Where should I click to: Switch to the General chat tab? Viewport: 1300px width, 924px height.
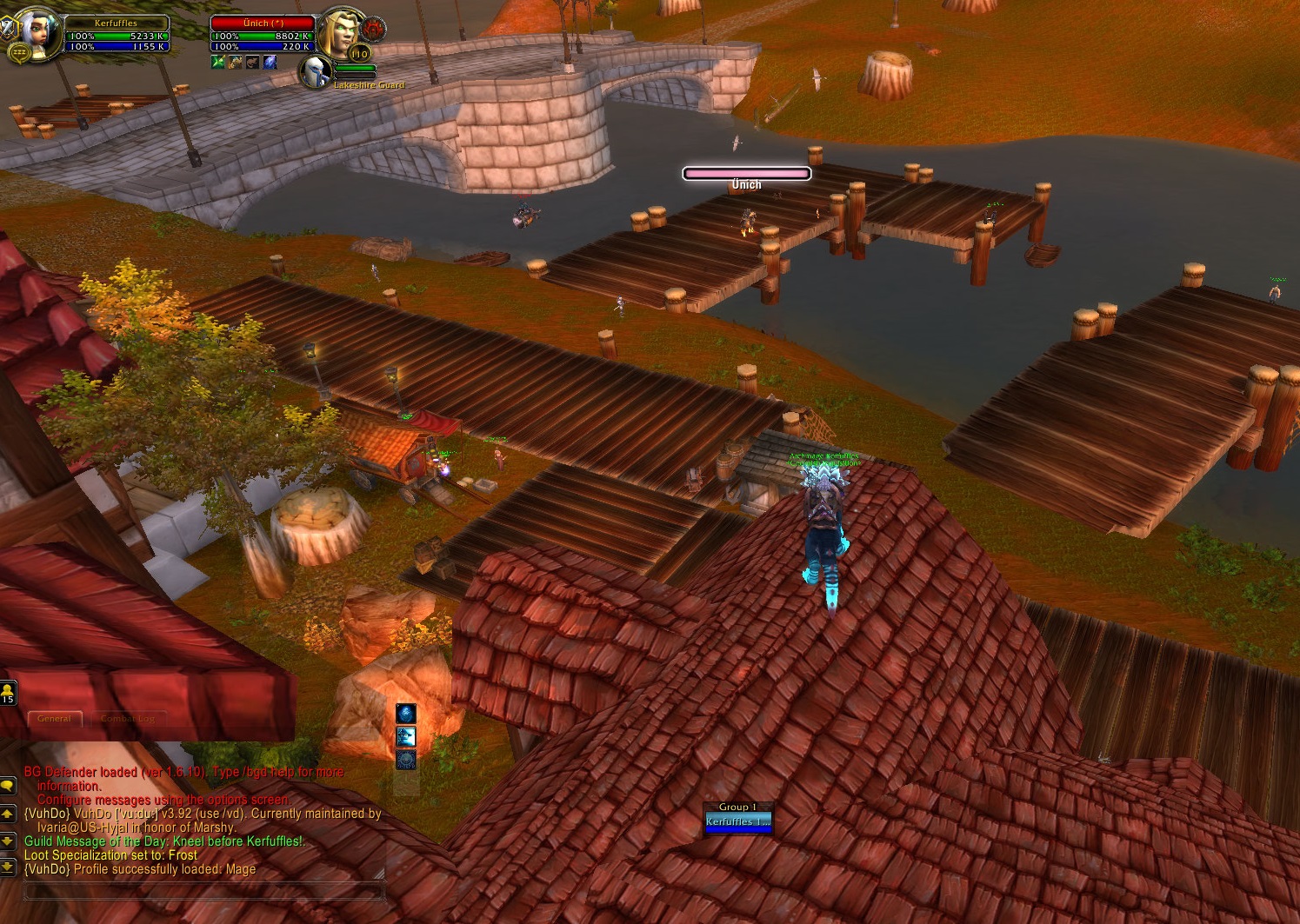tap(55, 719)
